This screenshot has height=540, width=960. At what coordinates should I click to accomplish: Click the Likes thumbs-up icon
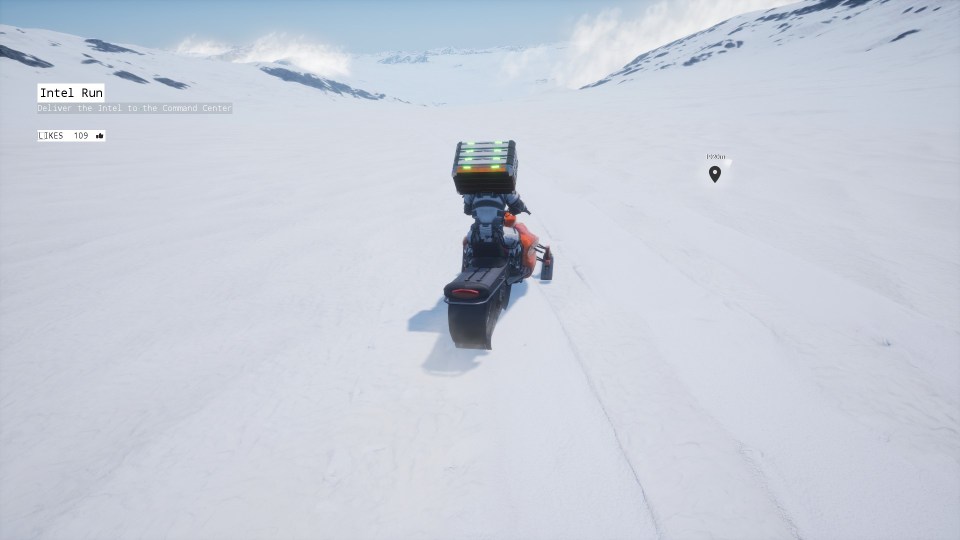100,136
